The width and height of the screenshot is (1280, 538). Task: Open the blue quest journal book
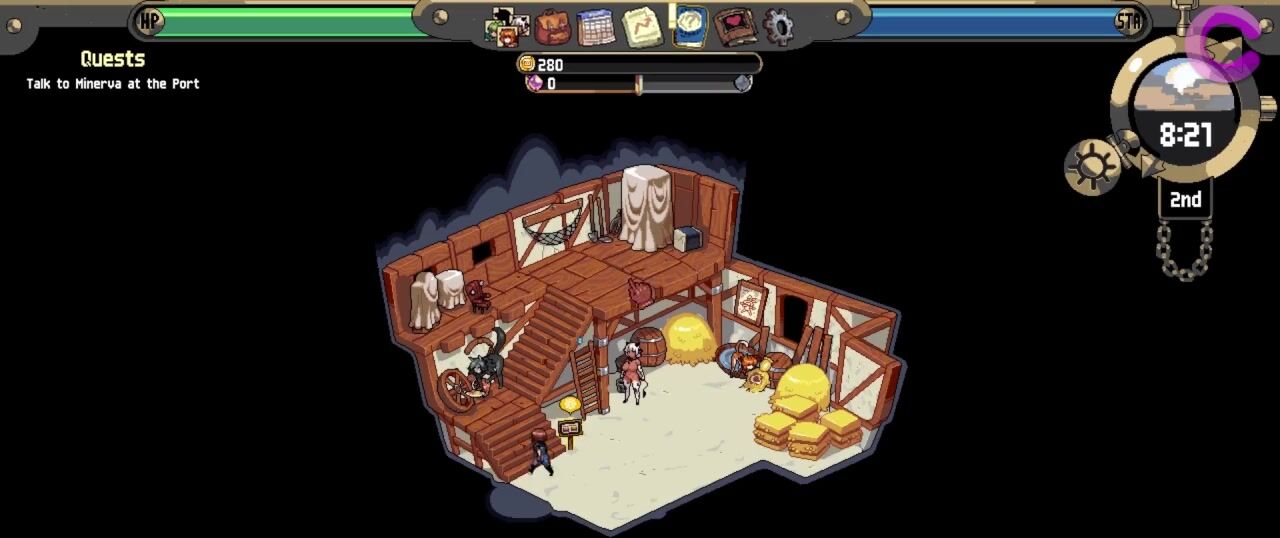coord(690,26)
